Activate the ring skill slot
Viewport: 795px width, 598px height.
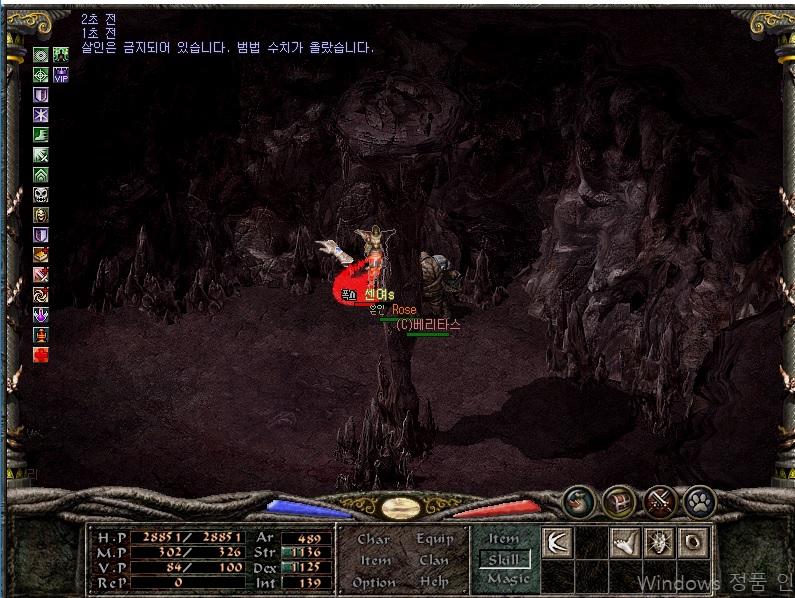coord(693,543)
